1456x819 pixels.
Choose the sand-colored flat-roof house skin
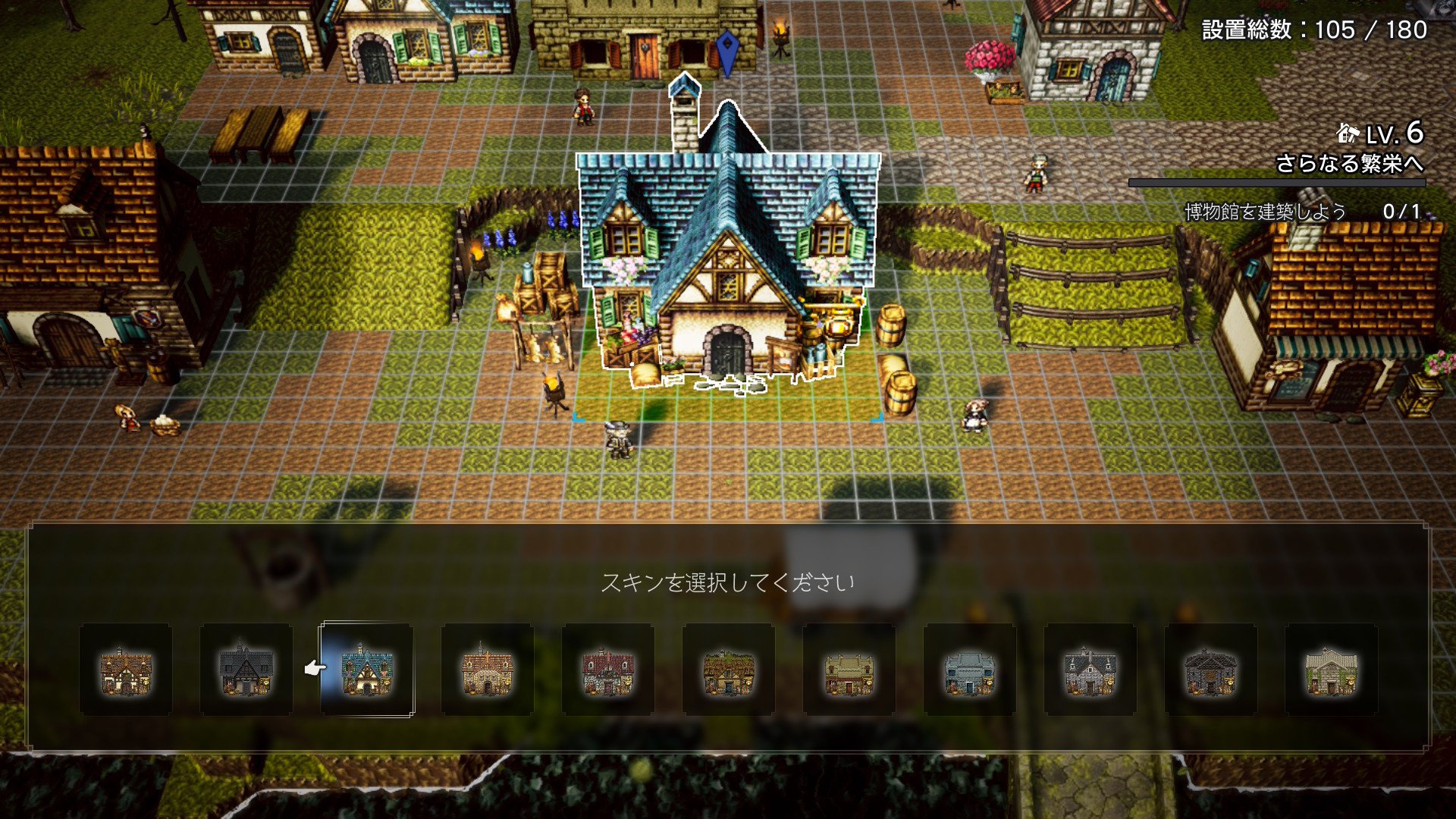pyautogui.click(x=849, y=670)
